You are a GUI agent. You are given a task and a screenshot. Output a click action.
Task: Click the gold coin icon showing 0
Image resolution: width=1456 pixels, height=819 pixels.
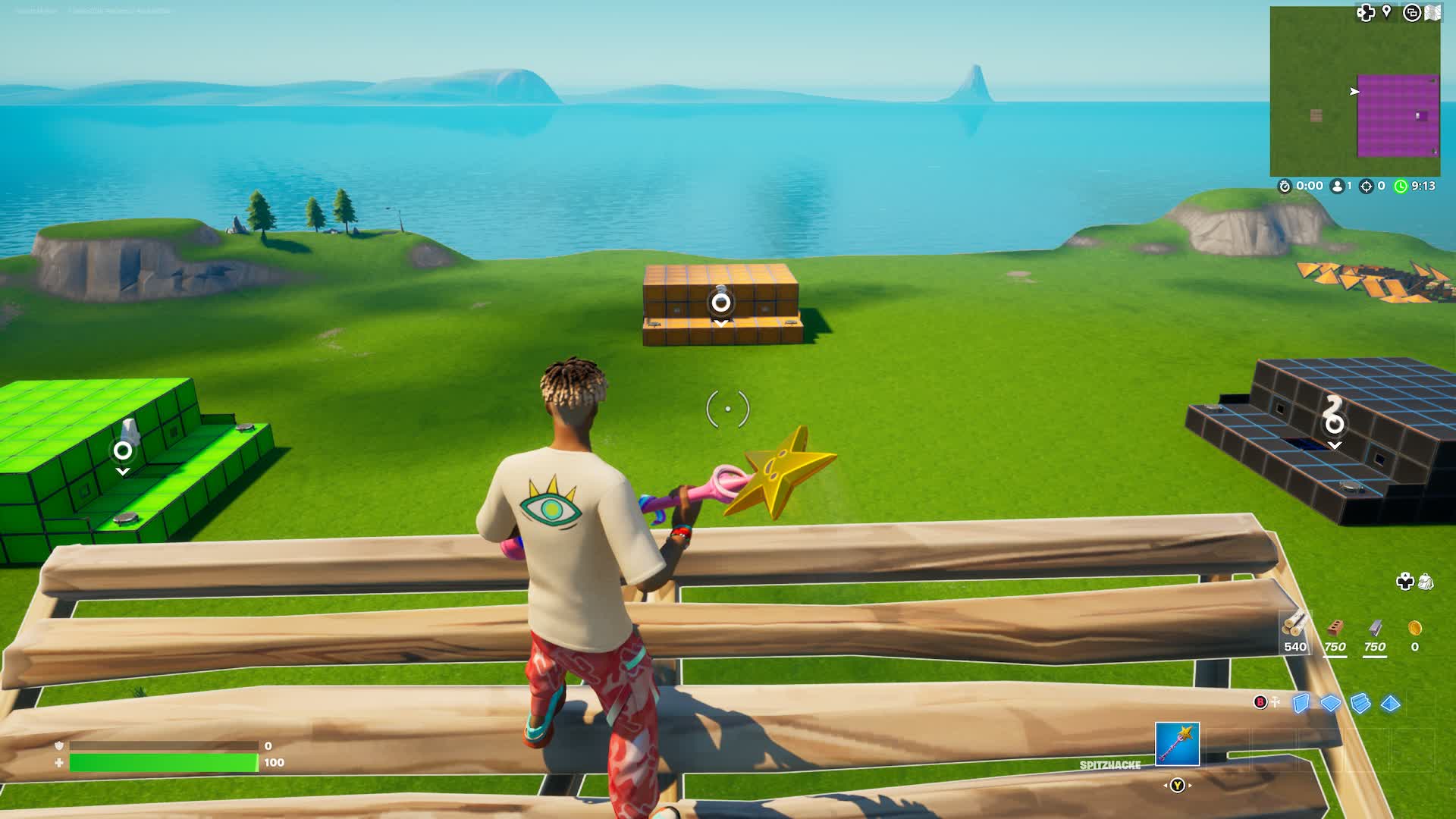coord(1415,628)
